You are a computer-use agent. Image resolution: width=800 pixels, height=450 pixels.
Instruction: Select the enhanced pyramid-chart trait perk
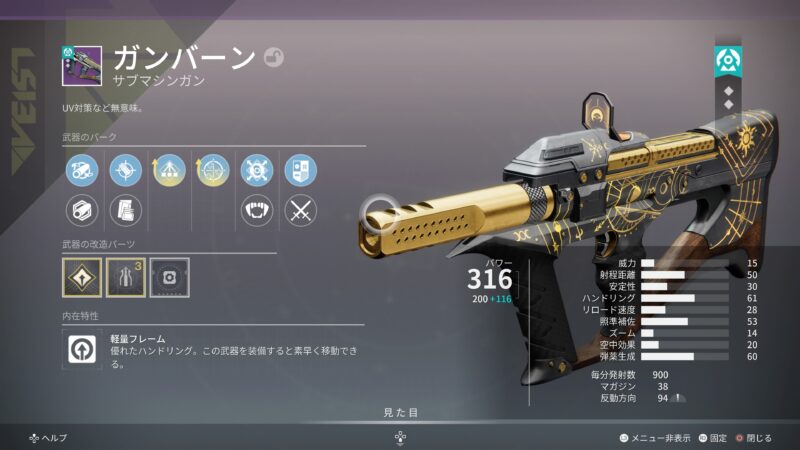coord(169,169)
